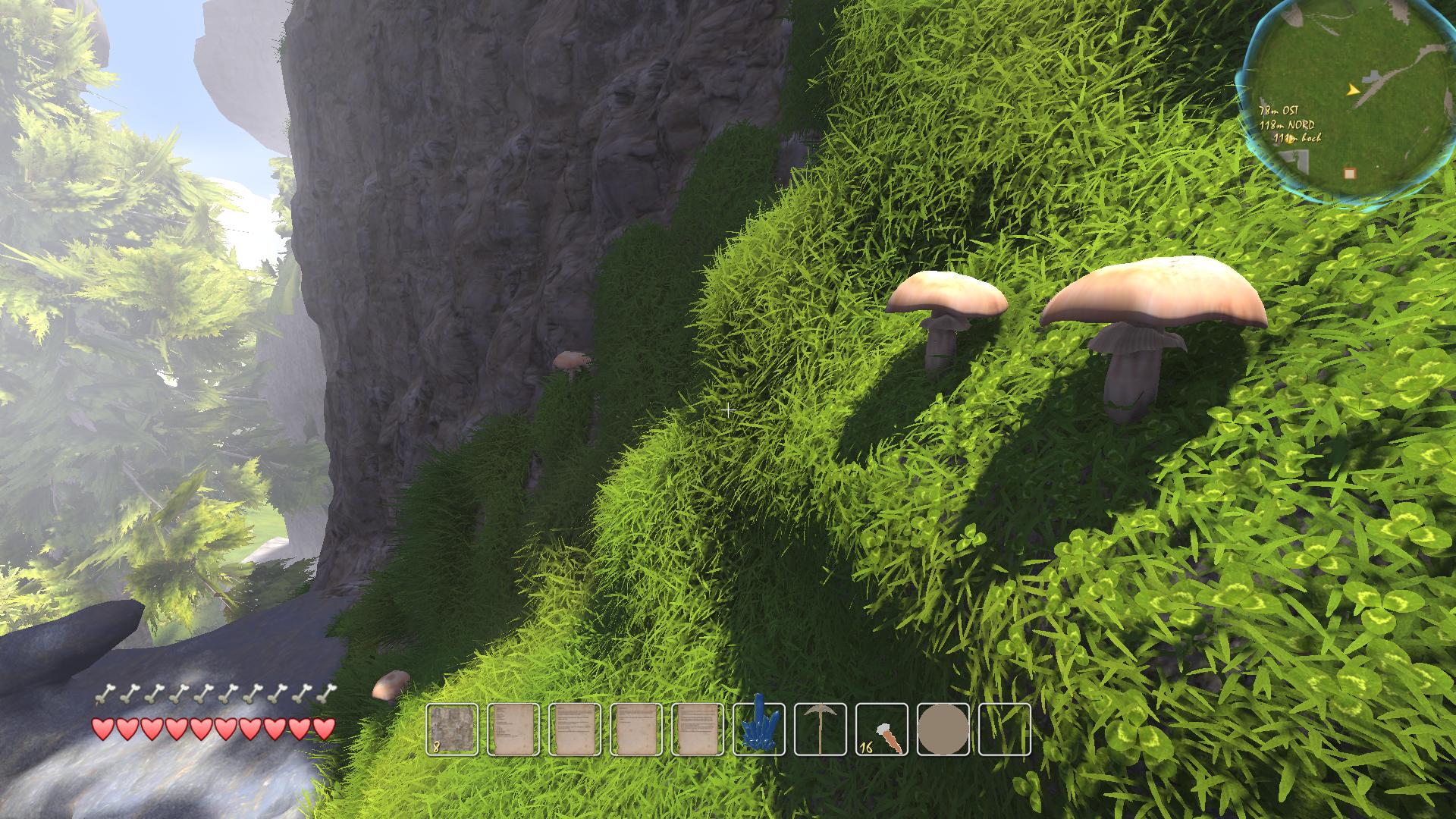
Task: Select the blue crystal hotbar slot
Action: click(759, 730)
